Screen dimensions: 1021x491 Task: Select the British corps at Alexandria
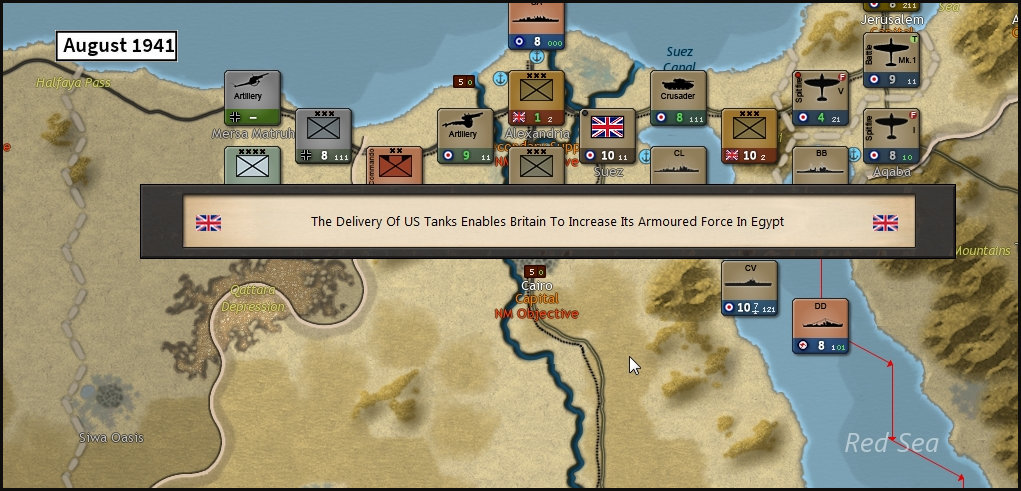click(537, 97)
